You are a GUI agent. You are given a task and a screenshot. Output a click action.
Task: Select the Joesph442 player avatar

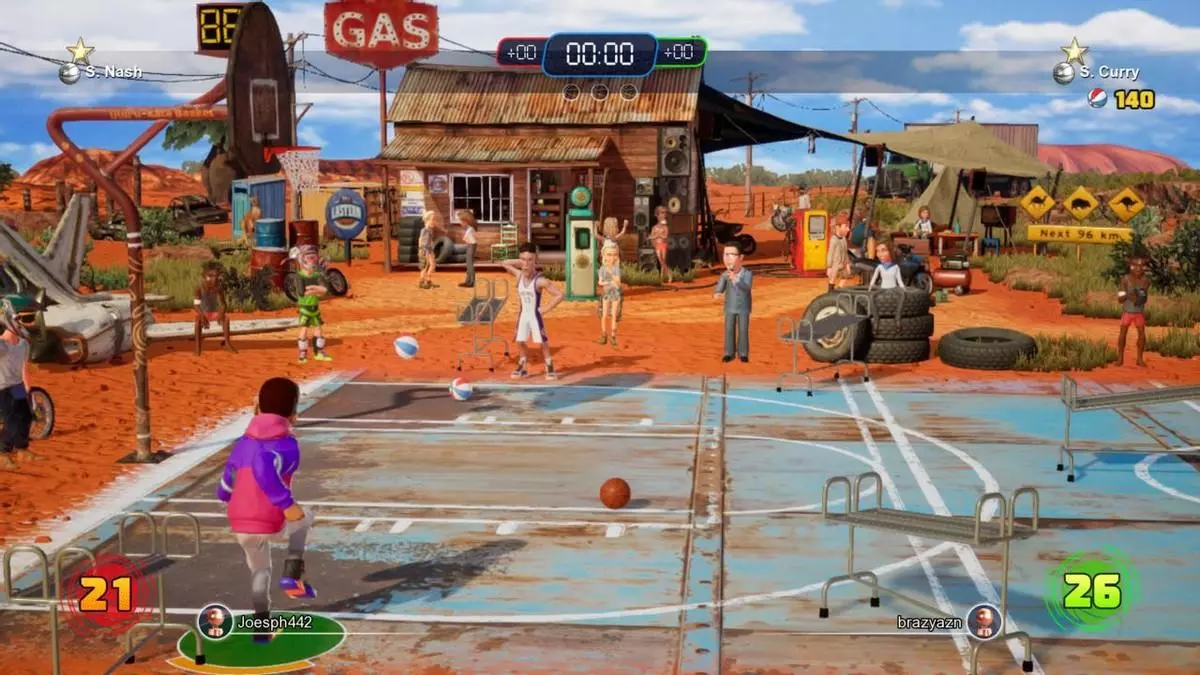(214, 622)
